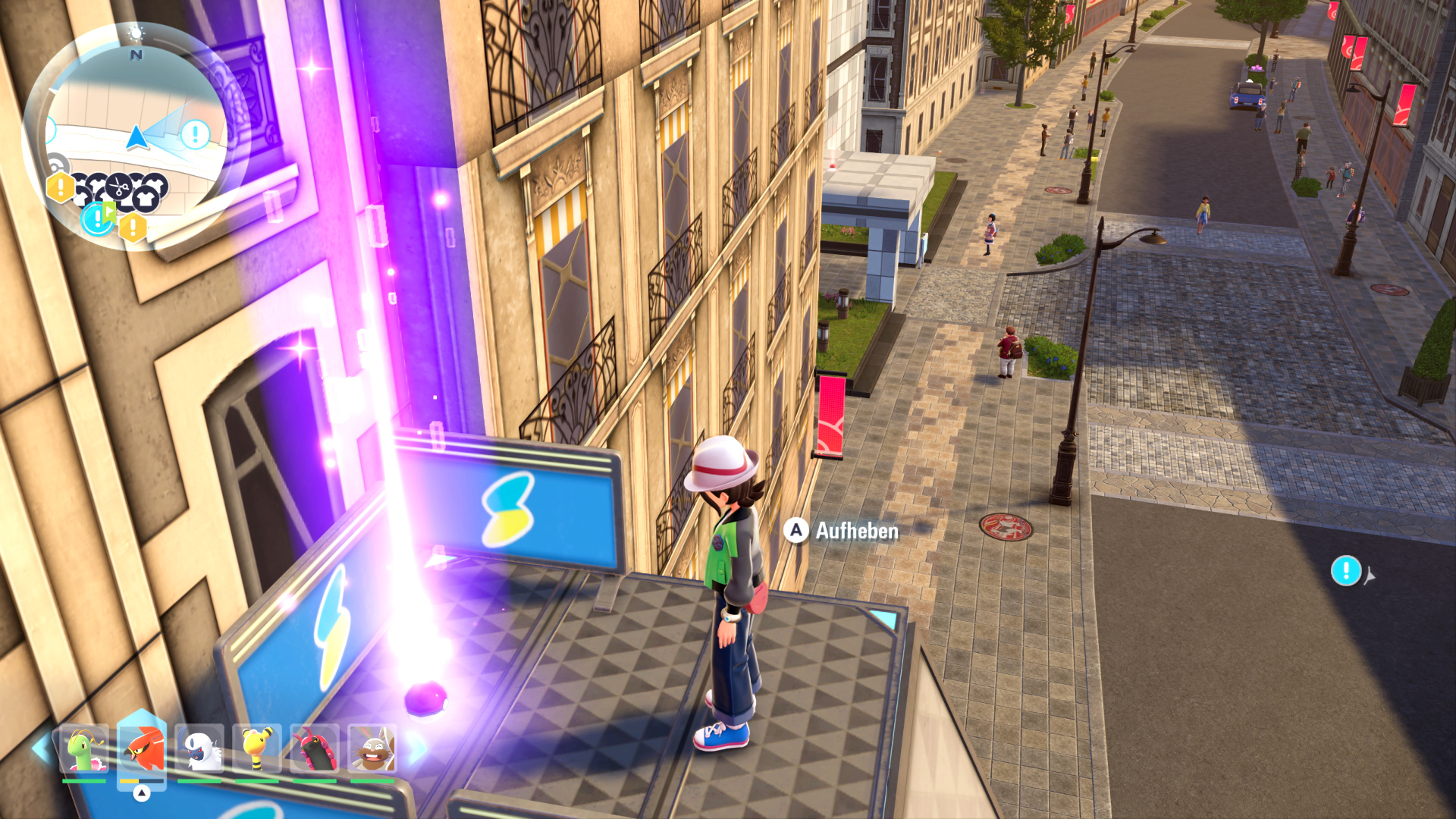
Task: Choose Absol from the party bar
Action: coord(199,749)
